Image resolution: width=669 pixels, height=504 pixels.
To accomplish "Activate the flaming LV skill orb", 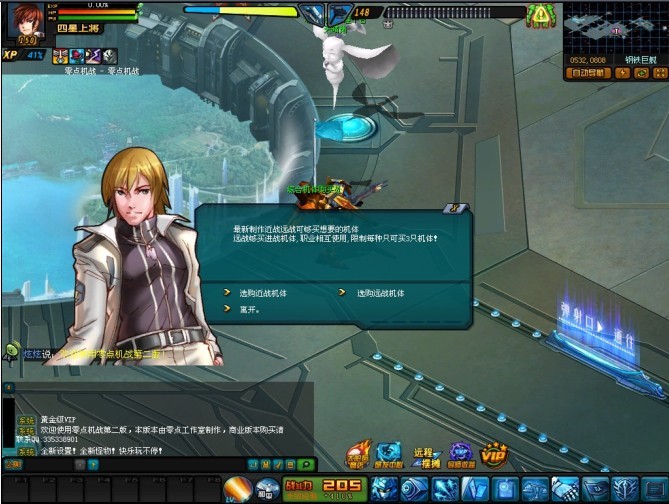I will click(237, 489).
